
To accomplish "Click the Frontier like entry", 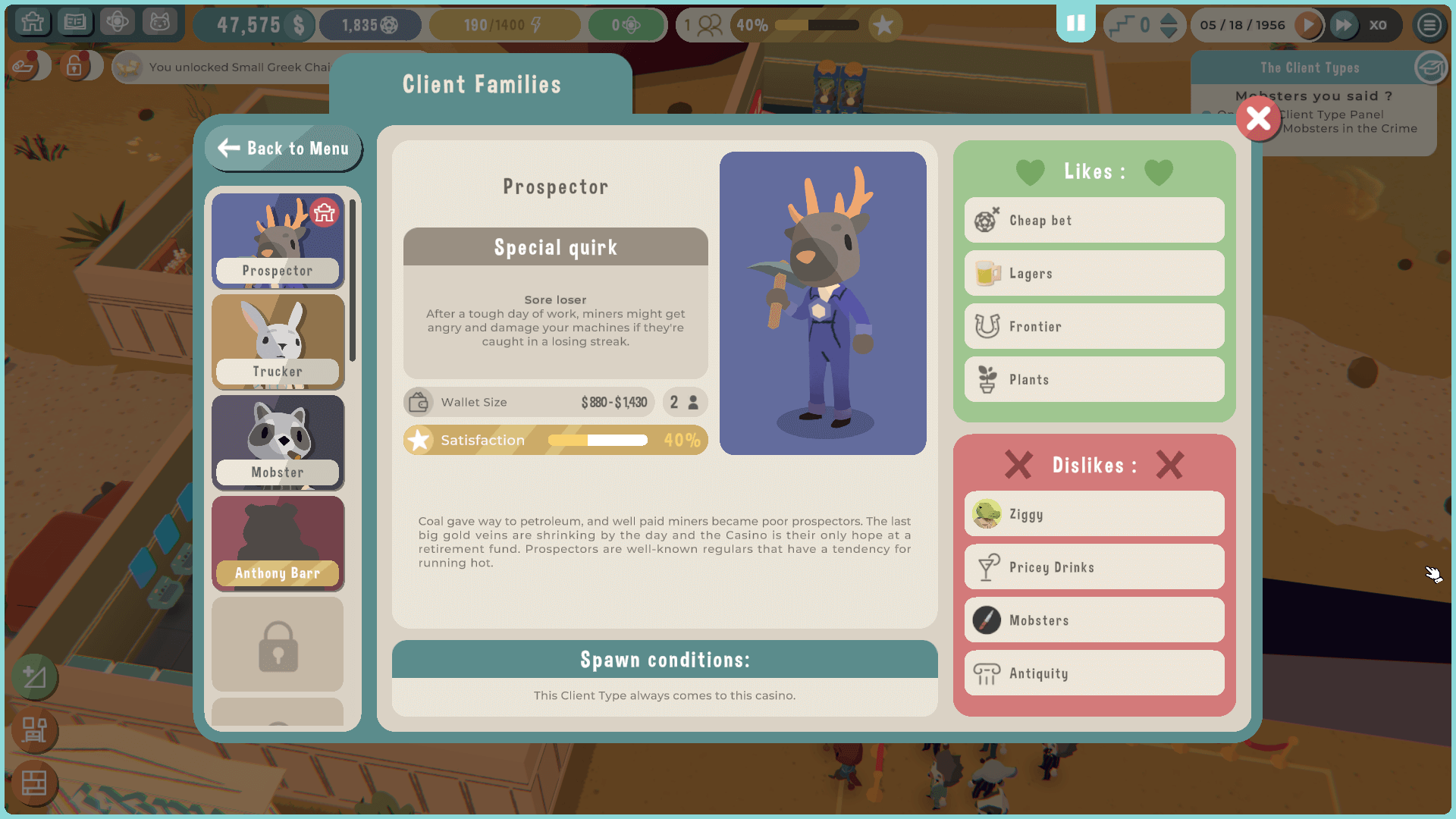I will (x=1094, y=327).
